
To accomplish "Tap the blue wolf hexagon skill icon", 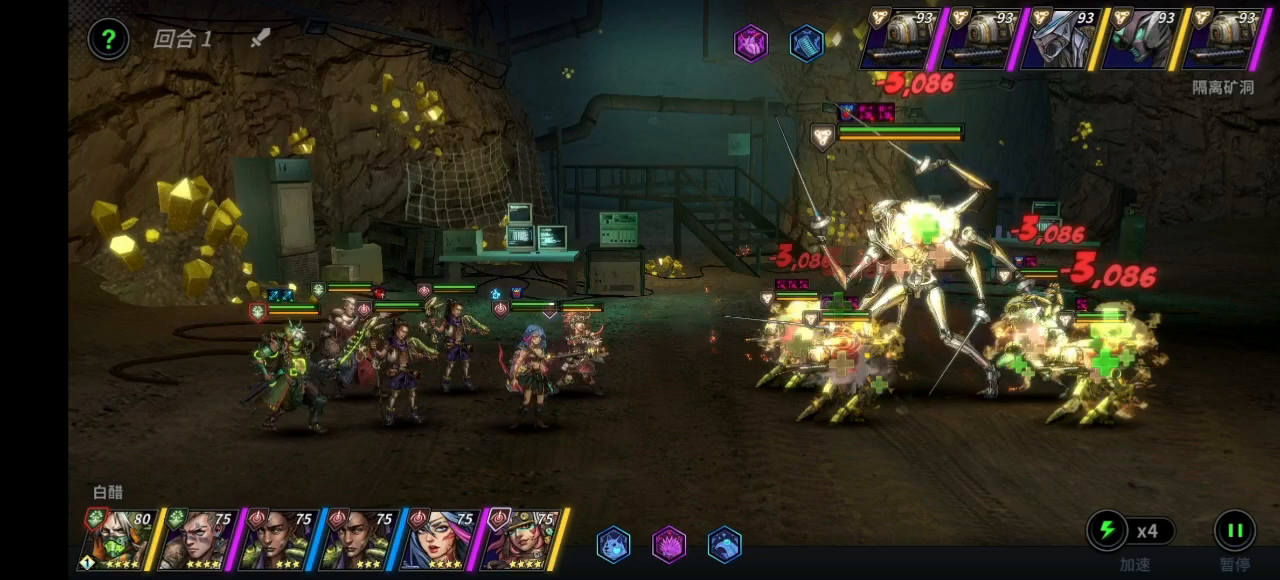I will pos(613,544).
